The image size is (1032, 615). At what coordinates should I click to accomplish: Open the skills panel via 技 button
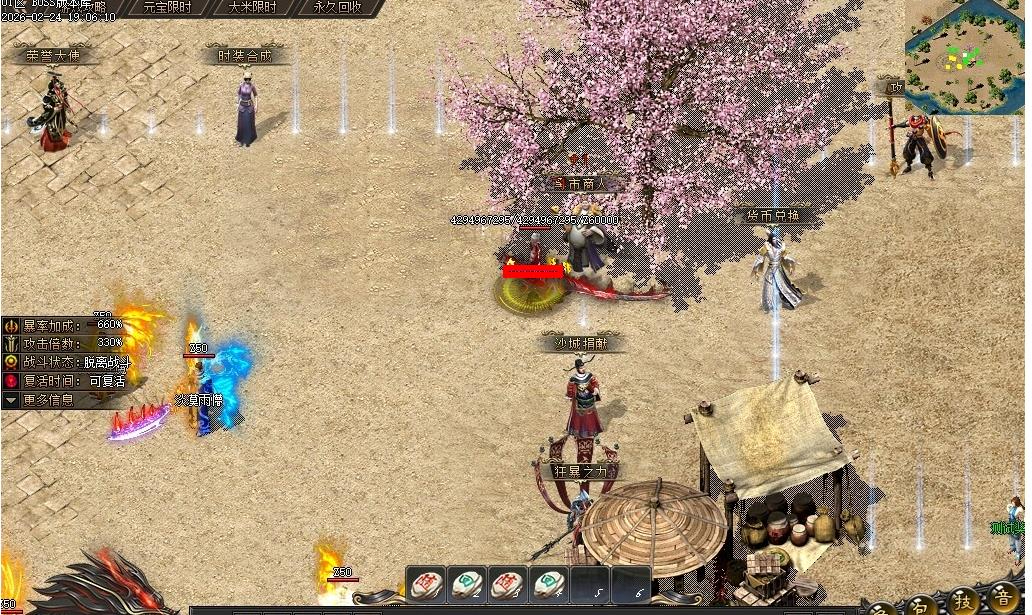[x=963, y=601]
